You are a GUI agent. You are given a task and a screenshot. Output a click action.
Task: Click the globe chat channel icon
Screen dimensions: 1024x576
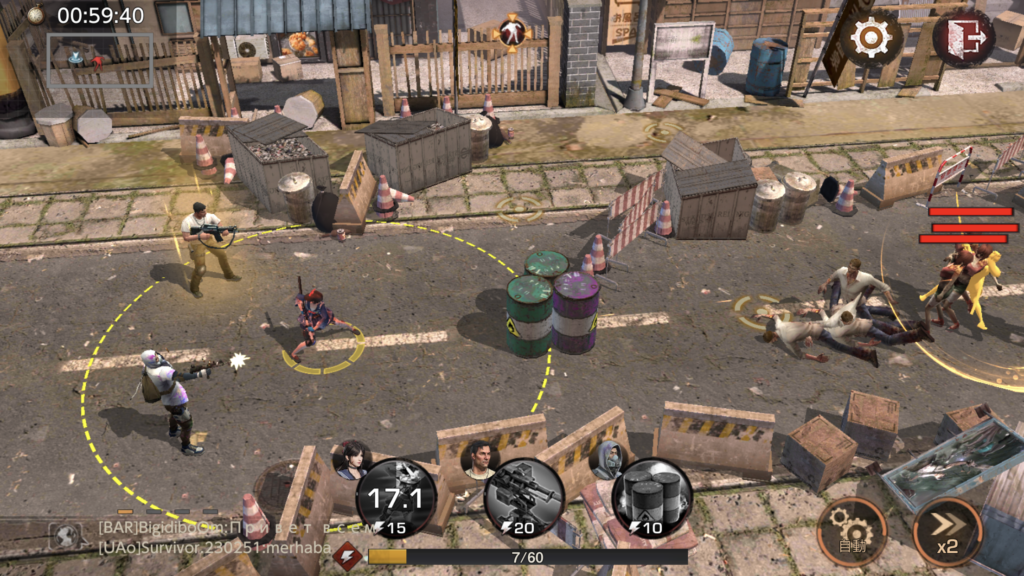[66, 537]
